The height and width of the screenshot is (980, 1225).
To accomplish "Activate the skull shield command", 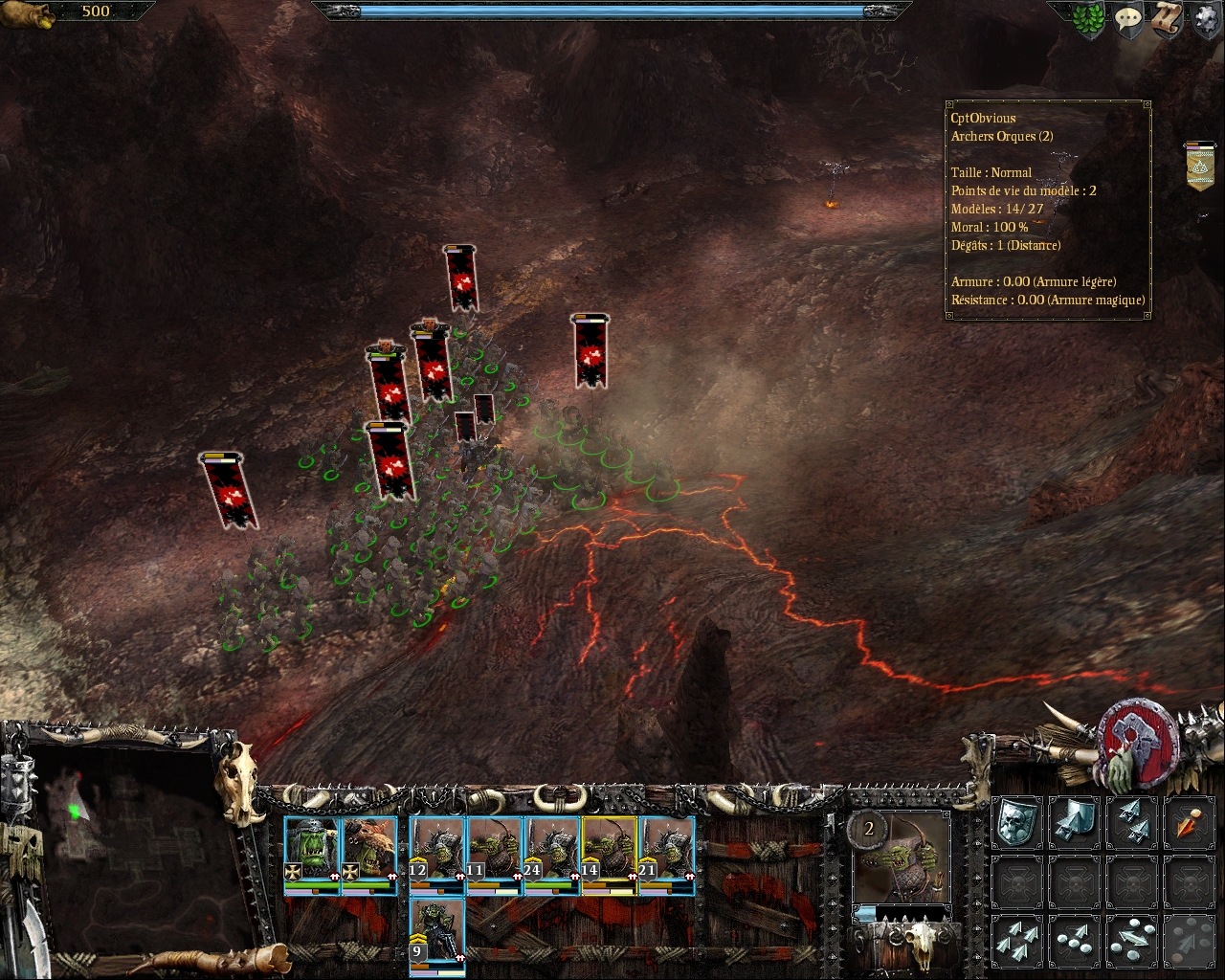I will [x=1016, y=823].
